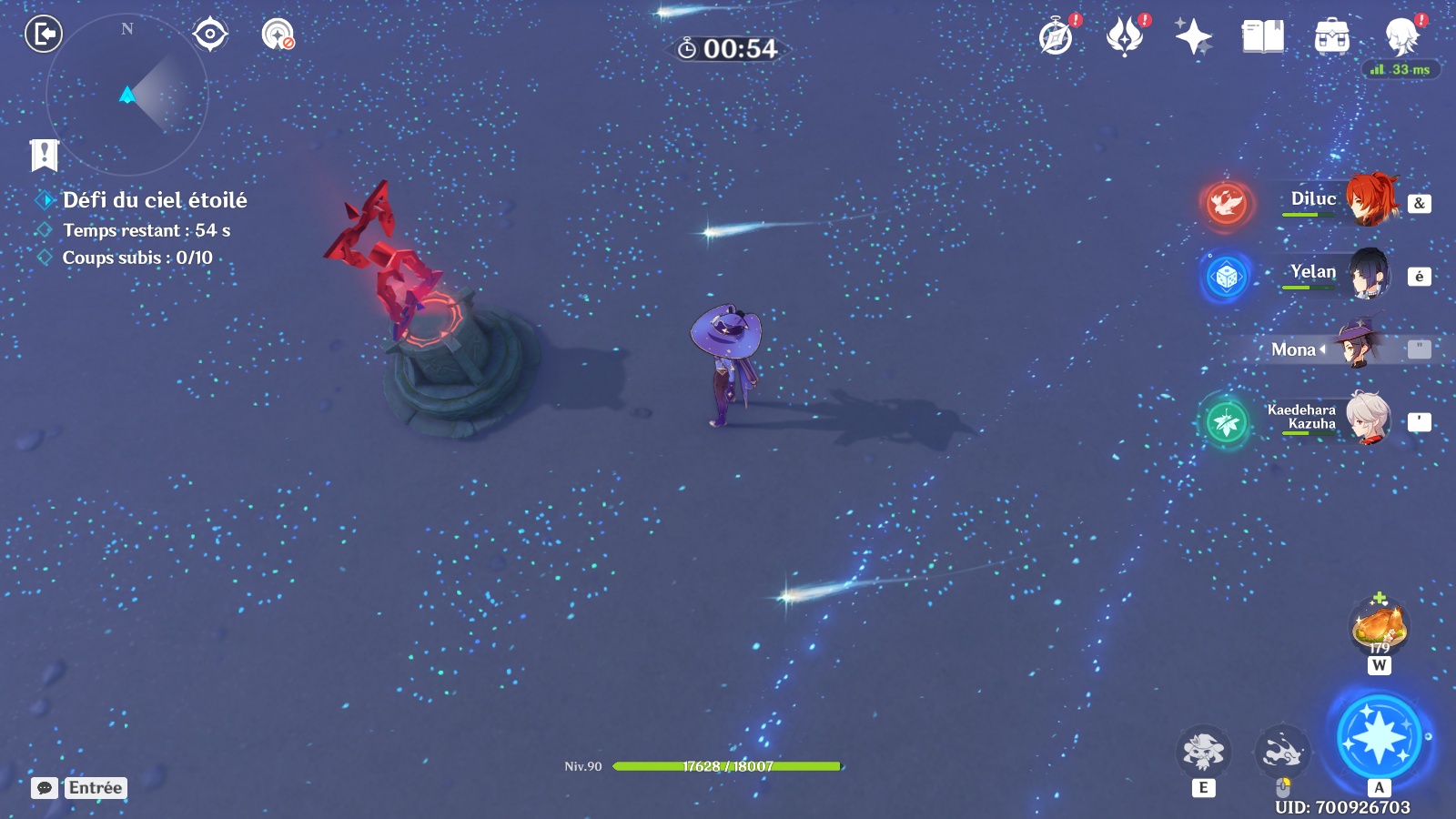Select the Défi du ciel étoilé objective tracker

click(x=154, y=200)
